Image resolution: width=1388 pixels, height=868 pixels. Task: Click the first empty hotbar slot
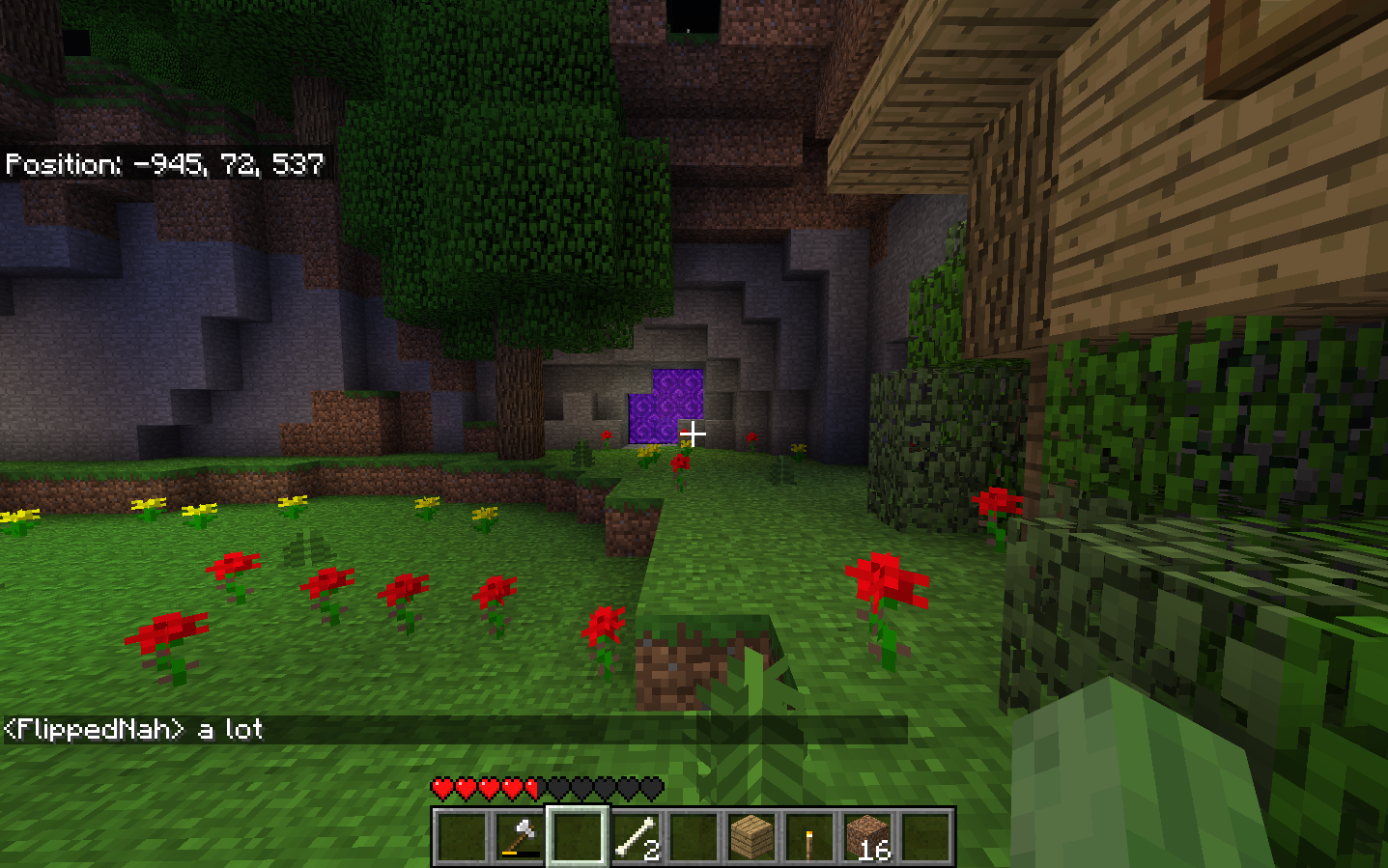coord(459,836)
